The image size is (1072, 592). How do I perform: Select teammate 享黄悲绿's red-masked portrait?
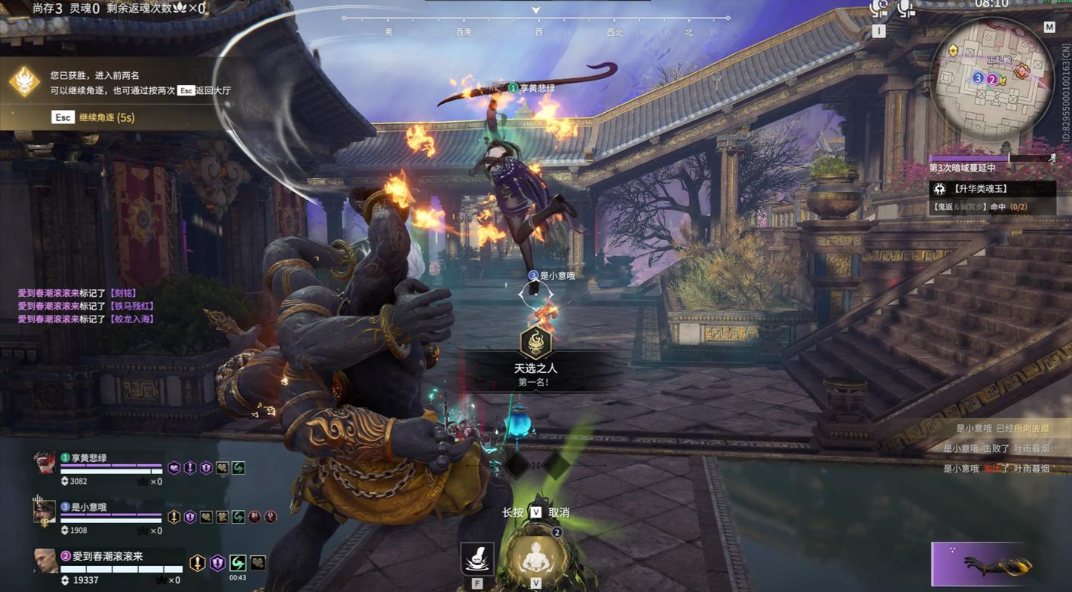click(44, 462)
